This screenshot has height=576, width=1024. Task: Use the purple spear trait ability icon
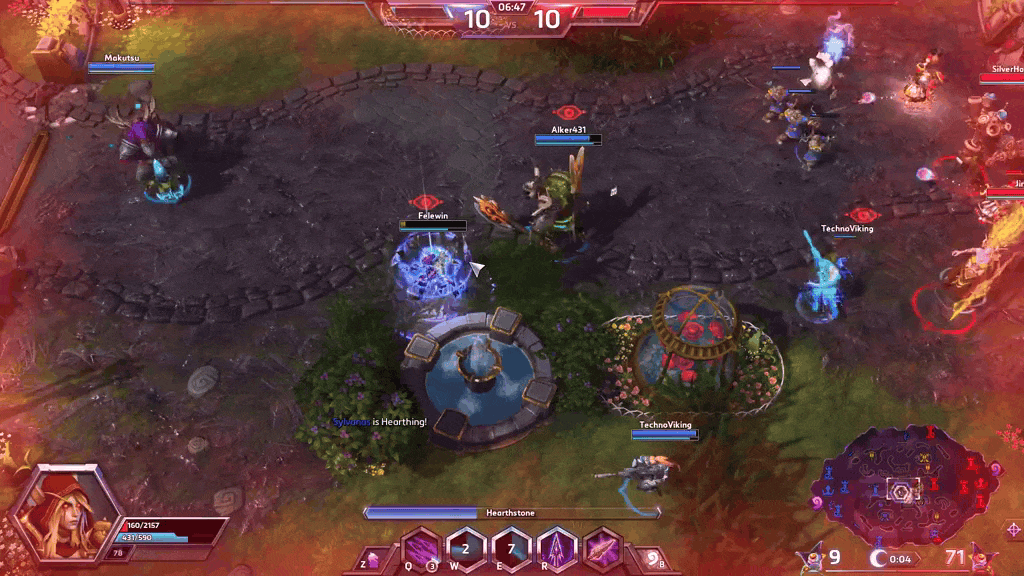[602, 550]
